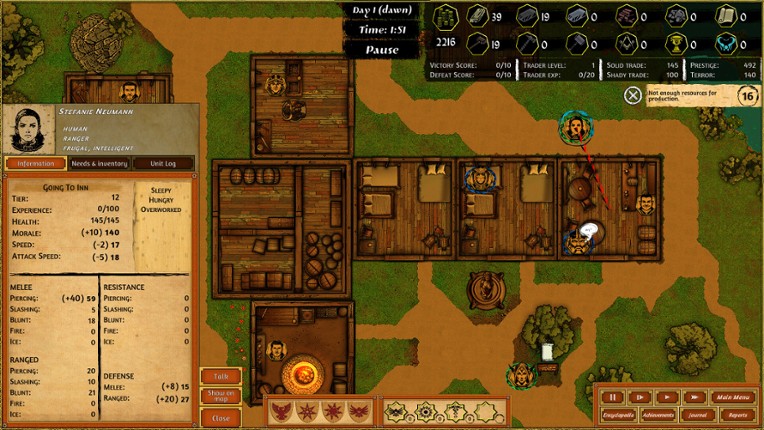764x430 pixels.
Task: Show the unit on the map
Action: point(221,395)
